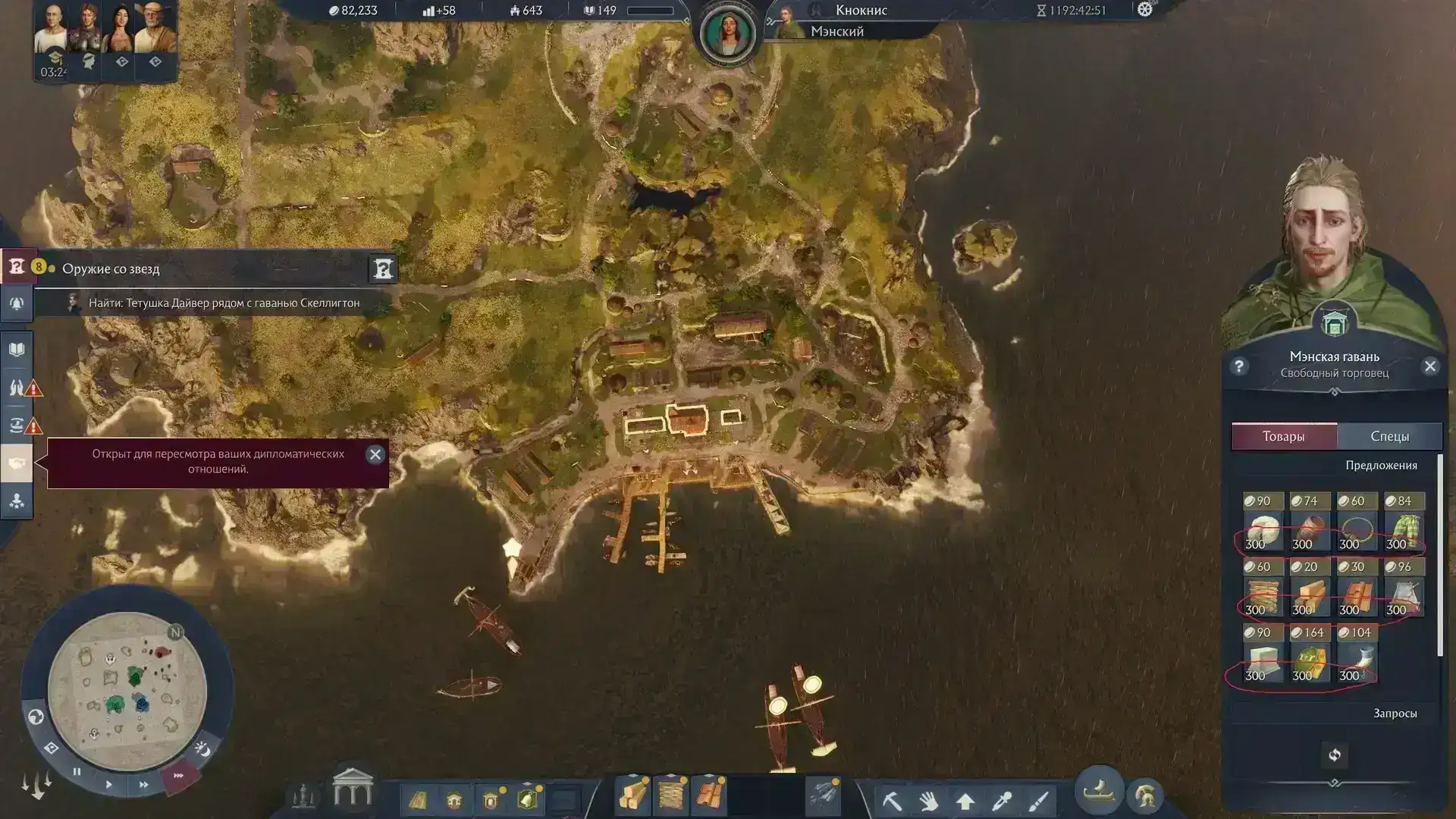Refresh the trader's goods list
The image size is (1456, 819).
tap(1335, 755)
